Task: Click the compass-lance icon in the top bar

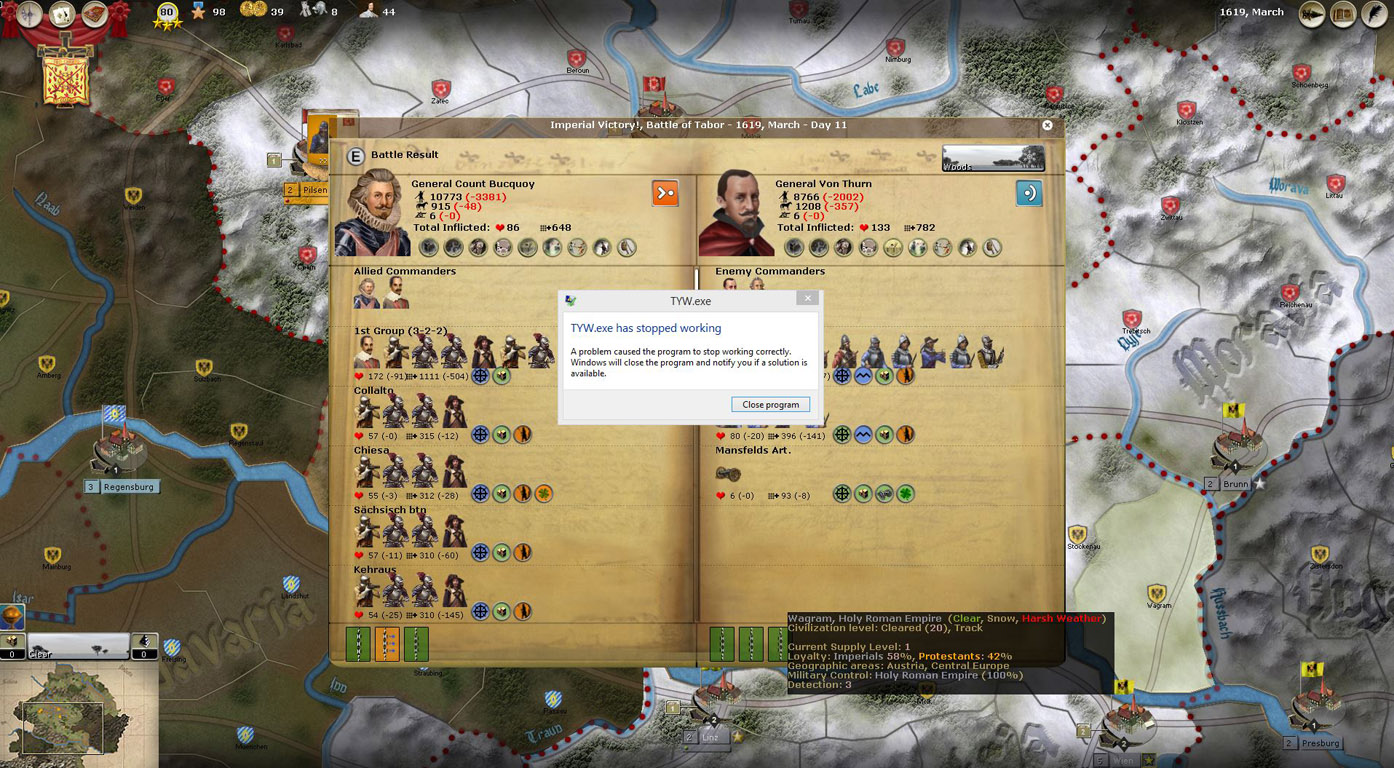Action: pos(30,14)
